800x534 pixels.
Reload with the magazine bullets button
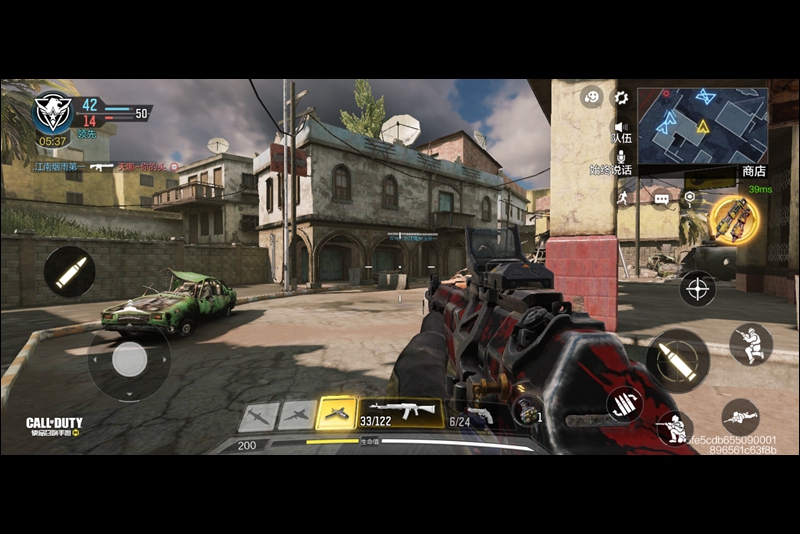tap(624, 403)
